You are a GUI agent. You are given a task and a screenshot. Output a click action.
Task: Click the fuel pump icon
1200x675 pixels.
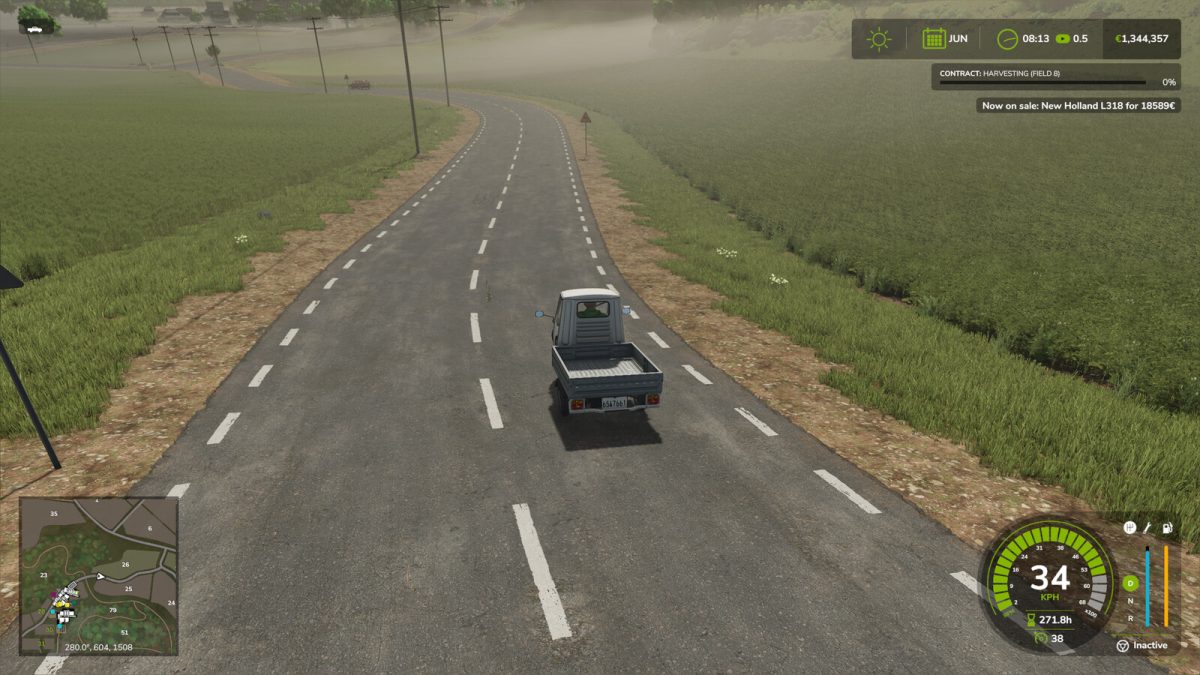click(x=1167, y=527)
